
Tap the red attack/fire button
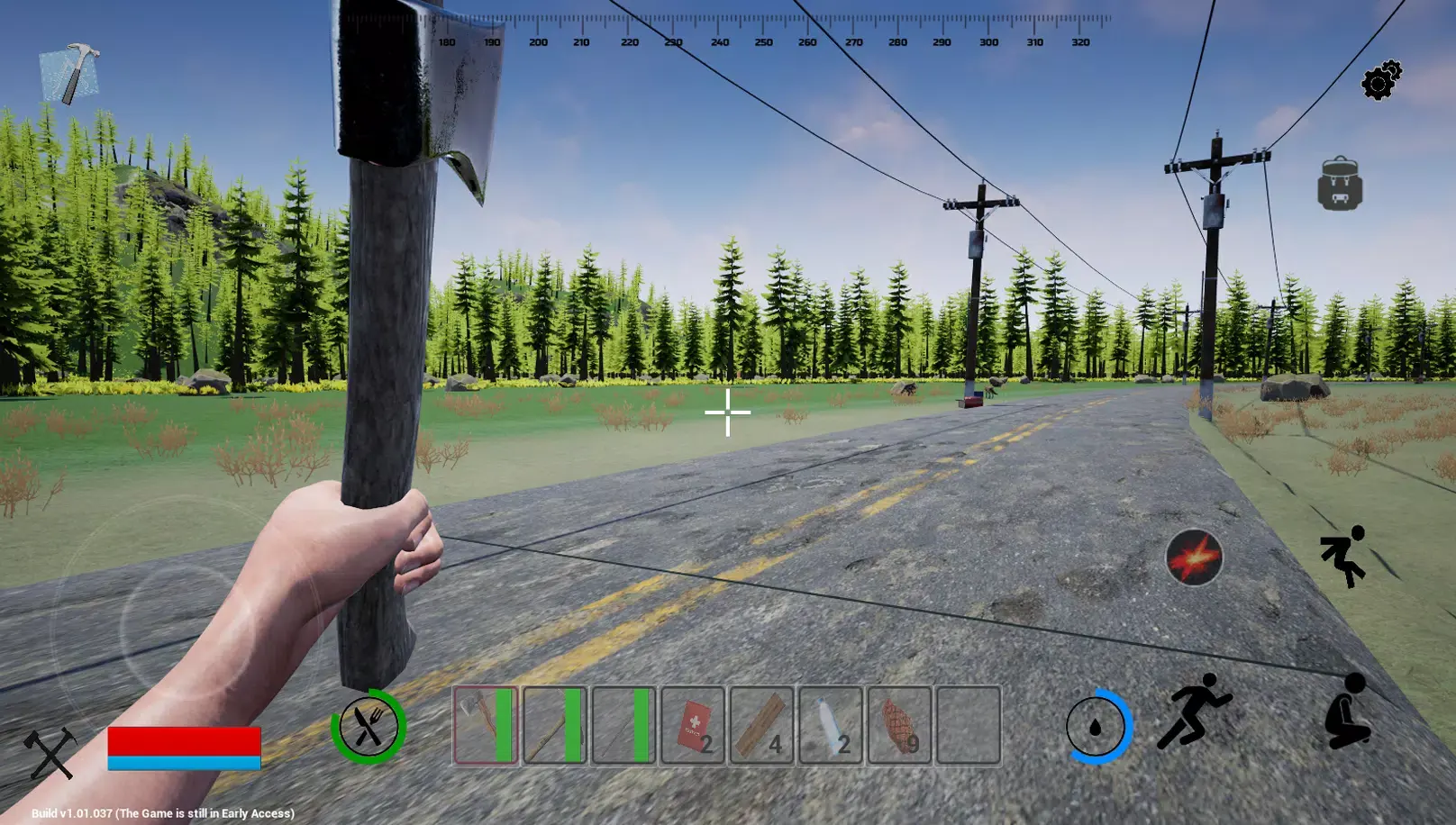click(1196, 555)
